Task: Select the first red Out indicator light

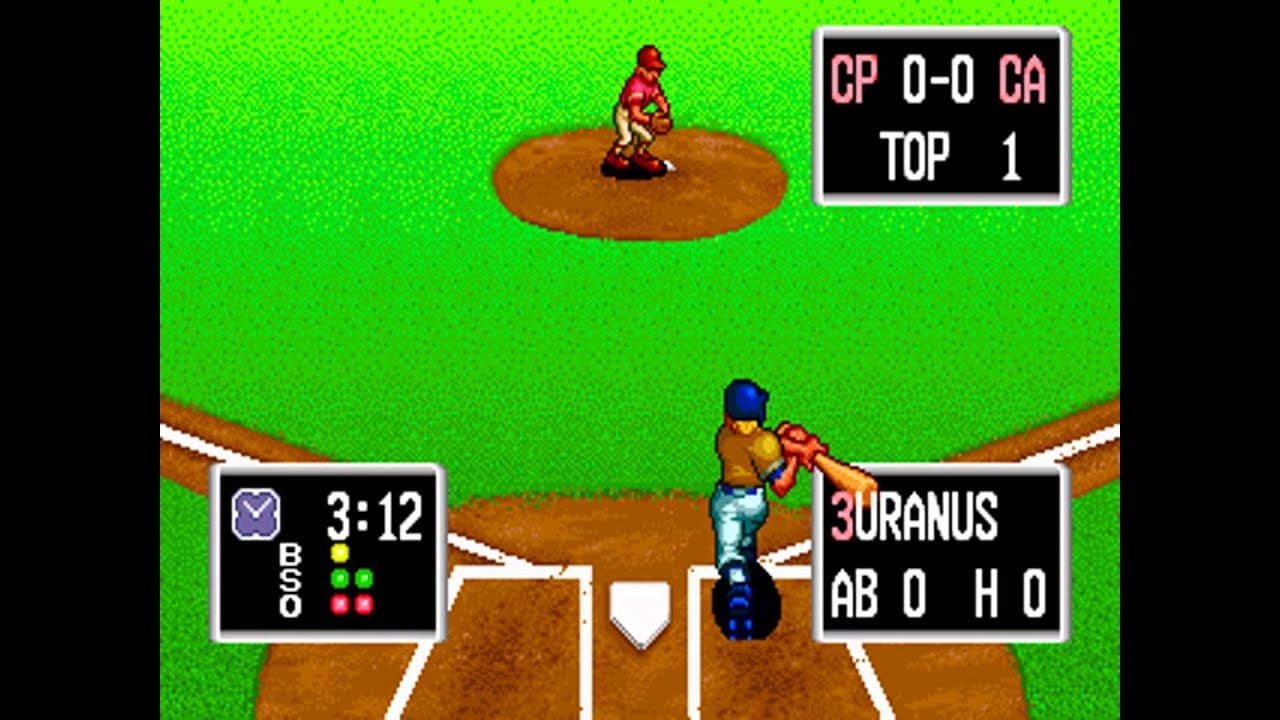Action: tap(339, 603)
